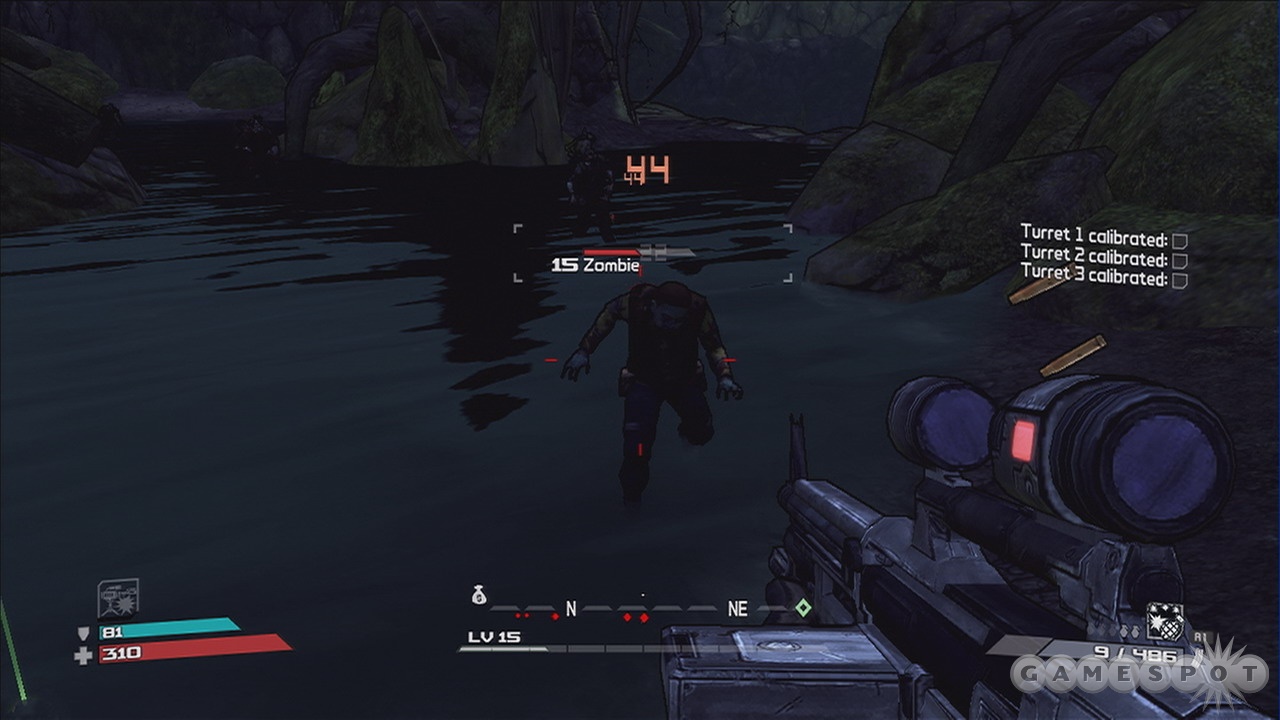The width and height of the screenshot is (1280, 720).
Task: Click the GameSpot watermark logo
Action: [1138, 674]
